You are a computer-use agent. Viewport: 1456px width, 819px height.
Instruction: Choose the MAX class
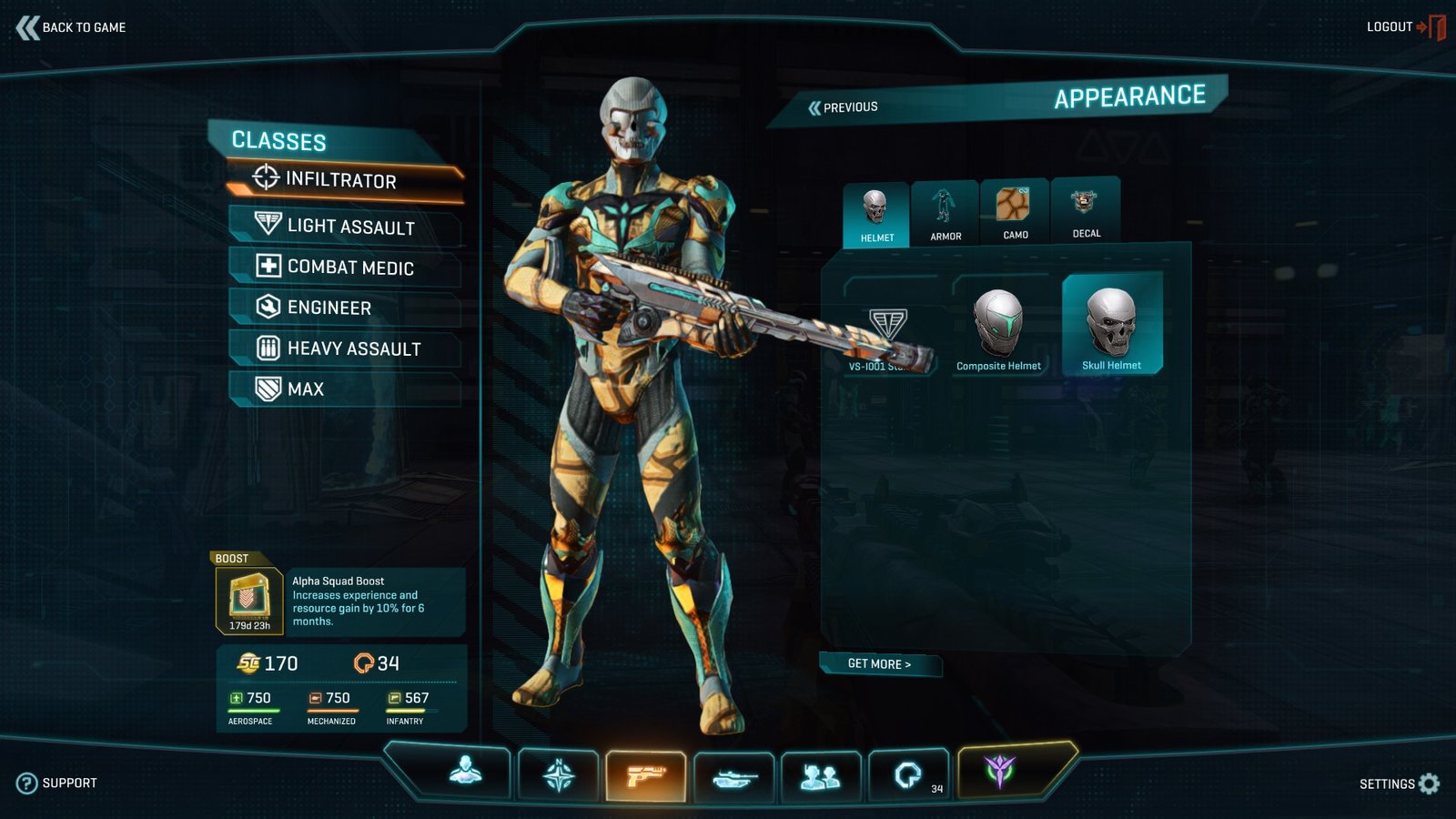tap(305, 389)
